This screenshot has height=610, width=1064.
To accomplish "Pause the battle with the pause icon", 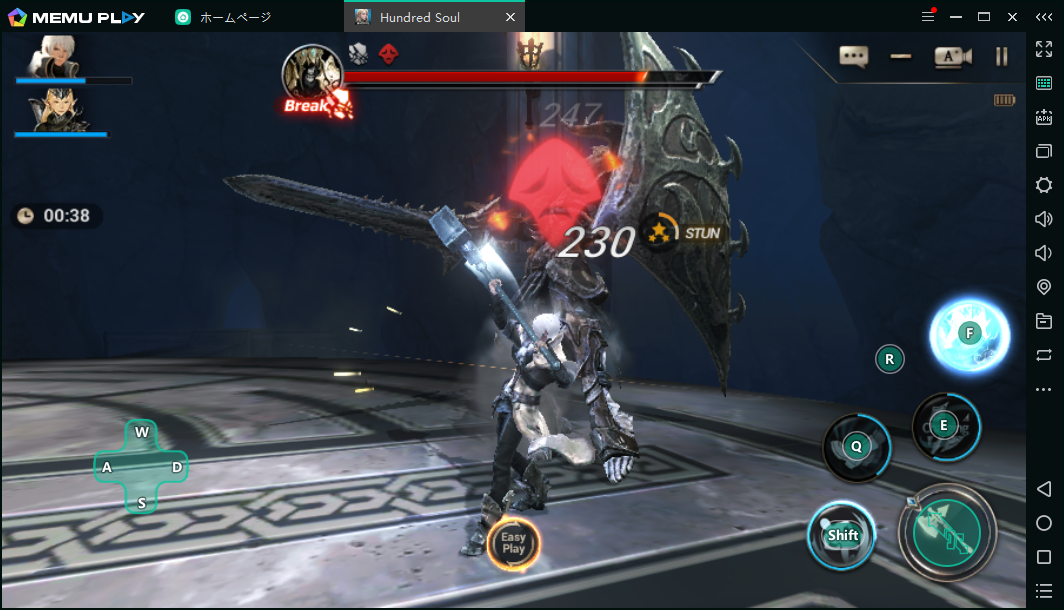I will point(1001,57).
